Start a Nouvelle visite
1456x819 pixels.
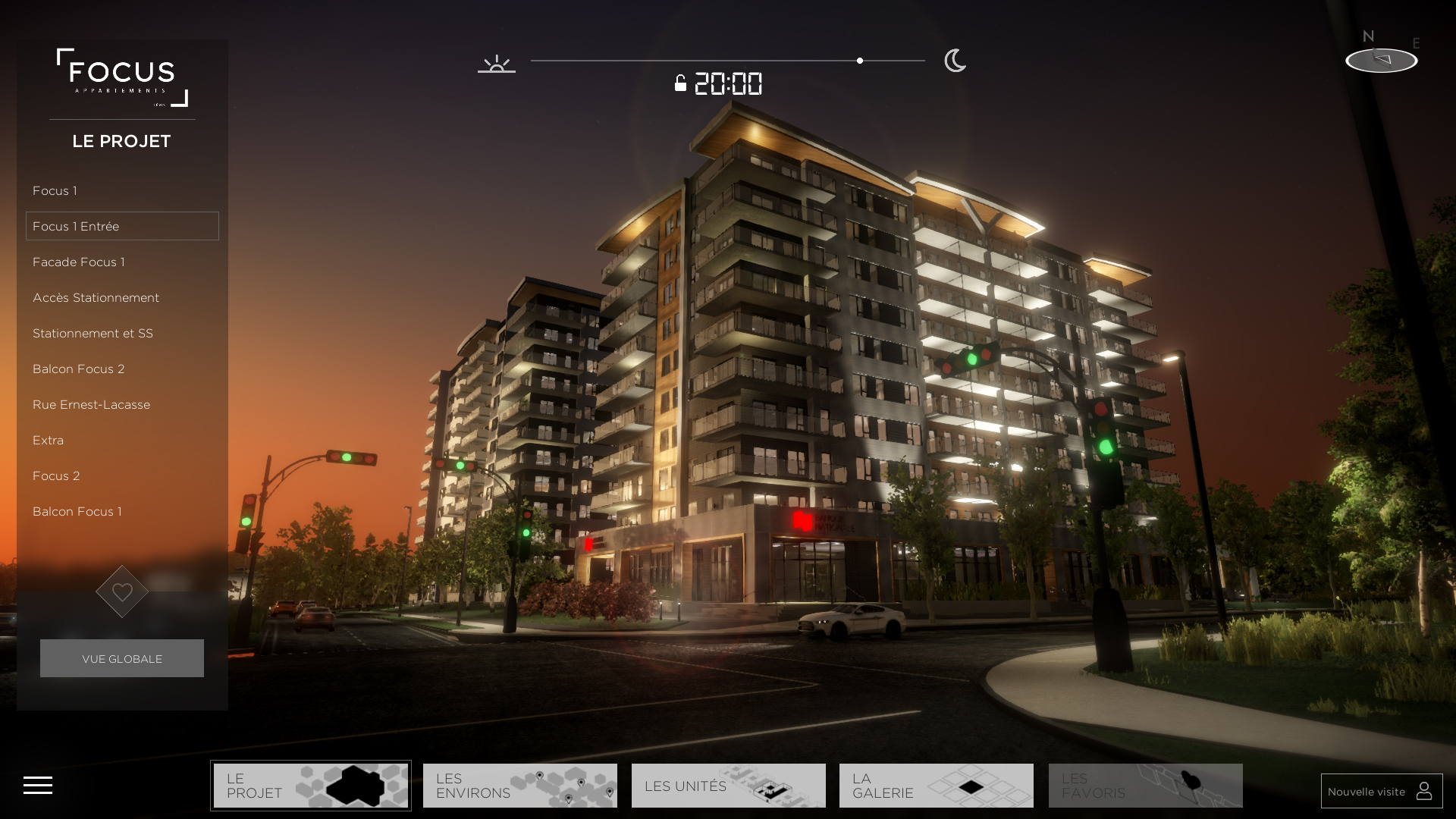pos(1381,791)
